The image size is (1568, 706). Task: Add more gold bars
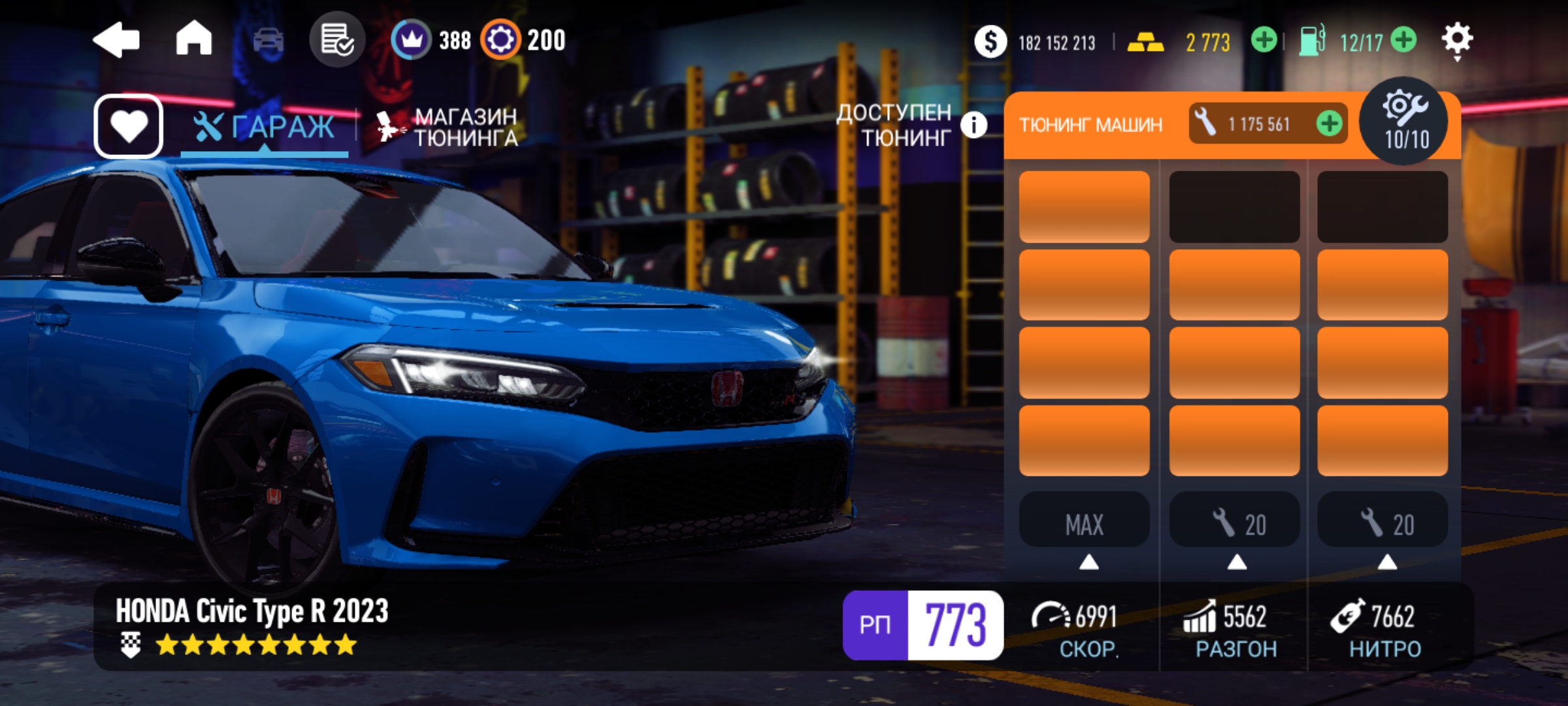[x=1264, y=41]
